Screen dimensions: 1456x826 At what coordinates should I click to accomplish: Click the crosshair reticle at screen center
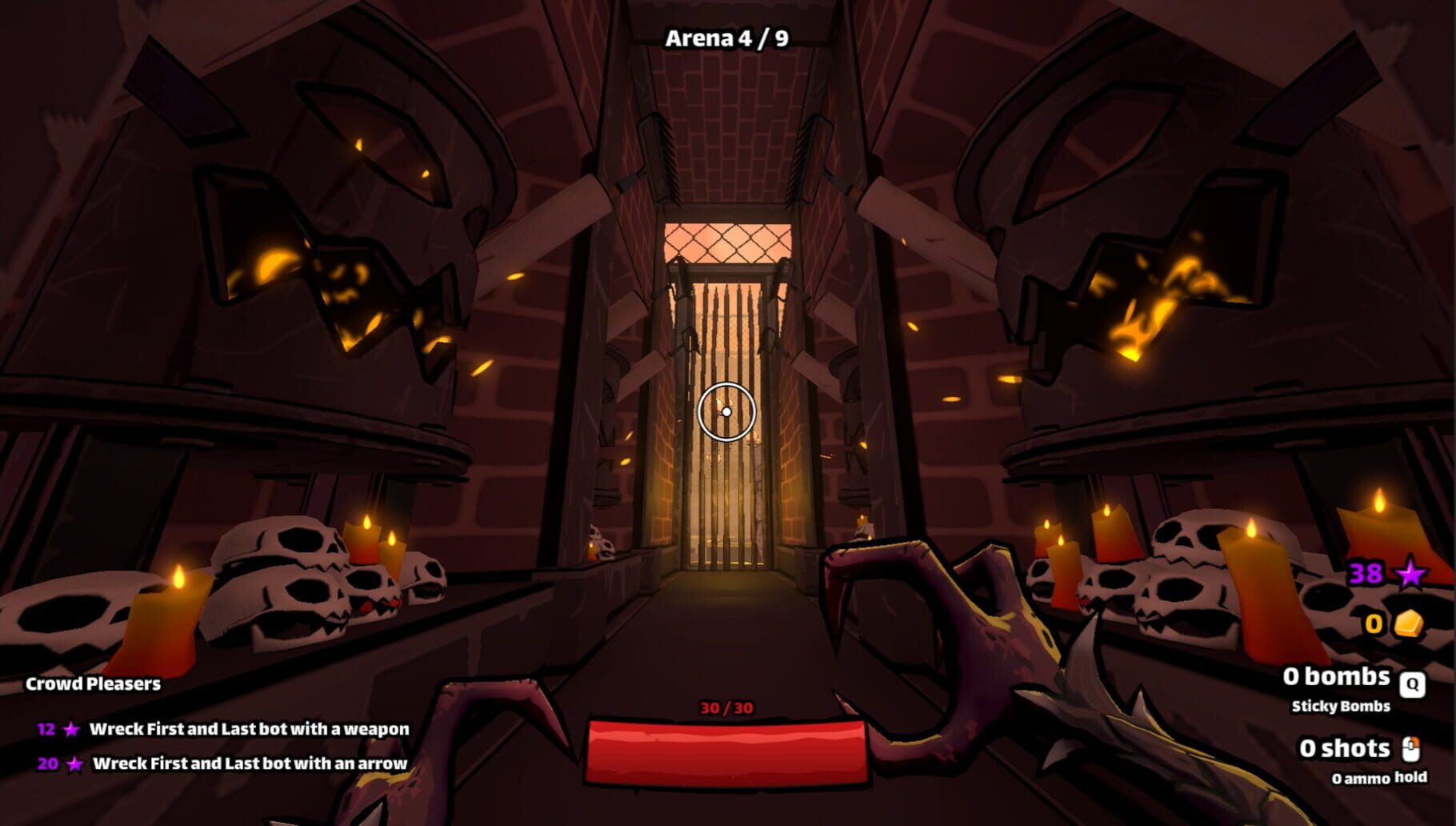(726, 411)
